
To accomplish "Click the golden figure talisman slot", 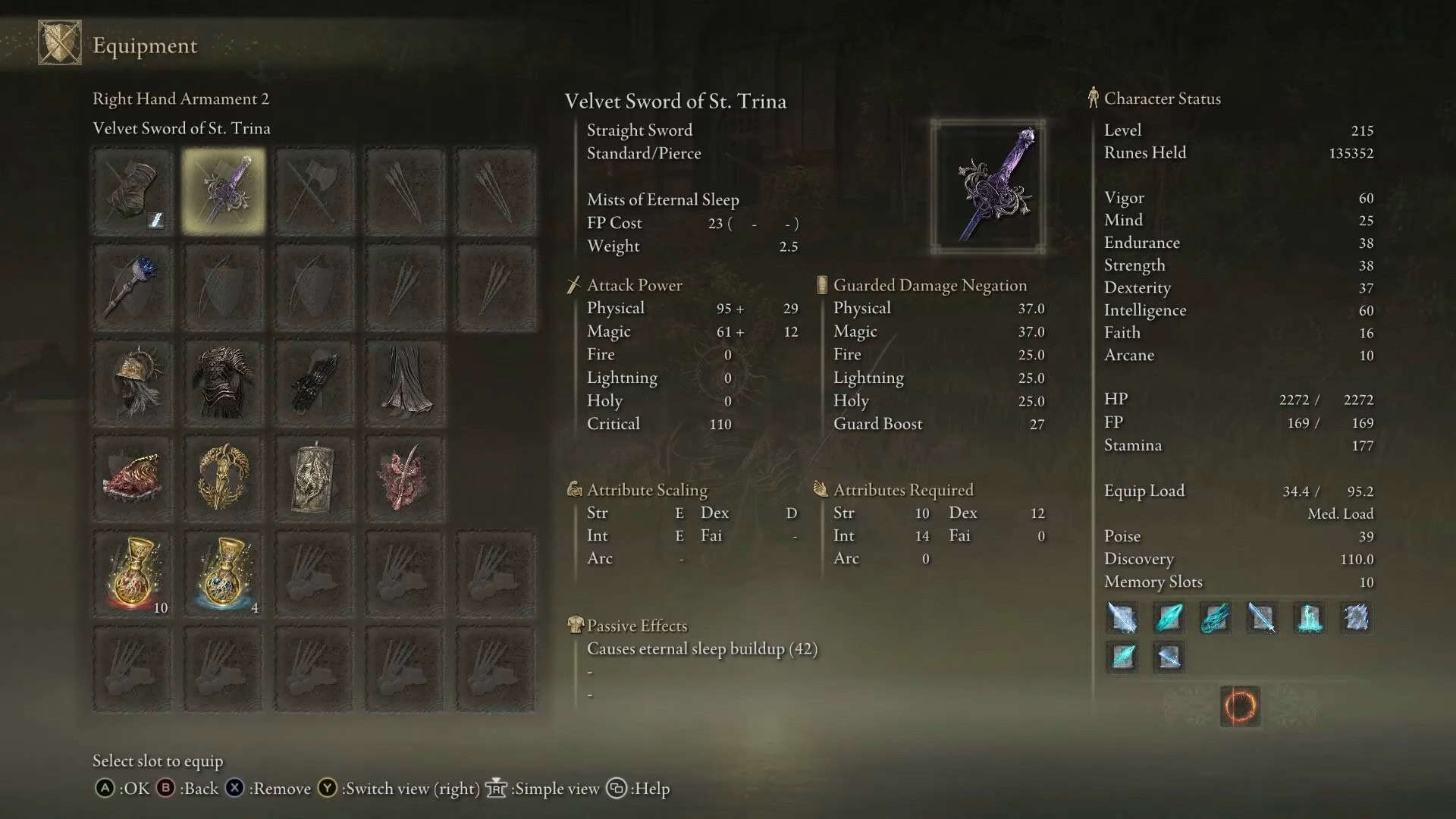I will [224, 478].
